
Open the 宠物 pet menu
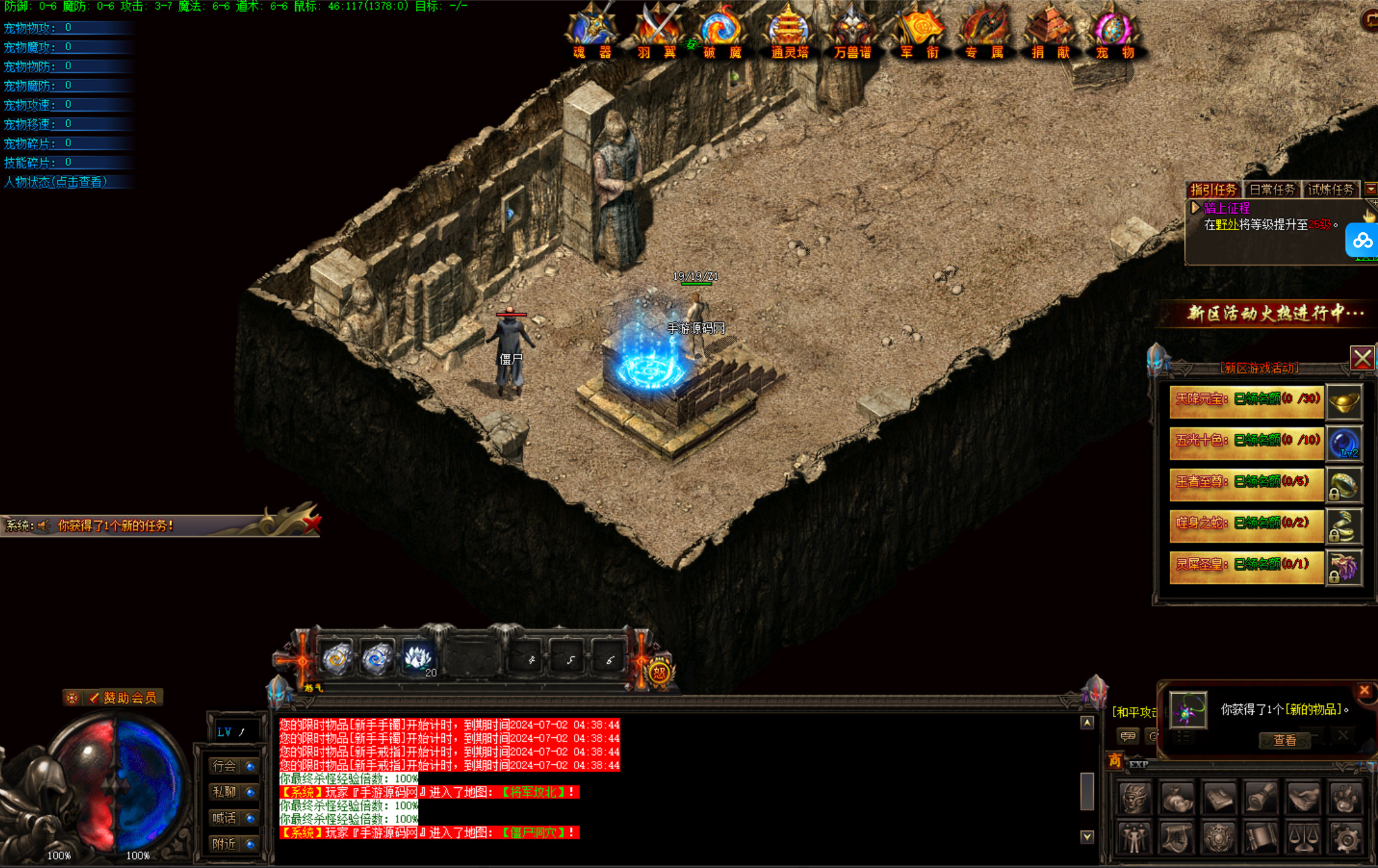pyautogui.click(x=1115, y=32)
